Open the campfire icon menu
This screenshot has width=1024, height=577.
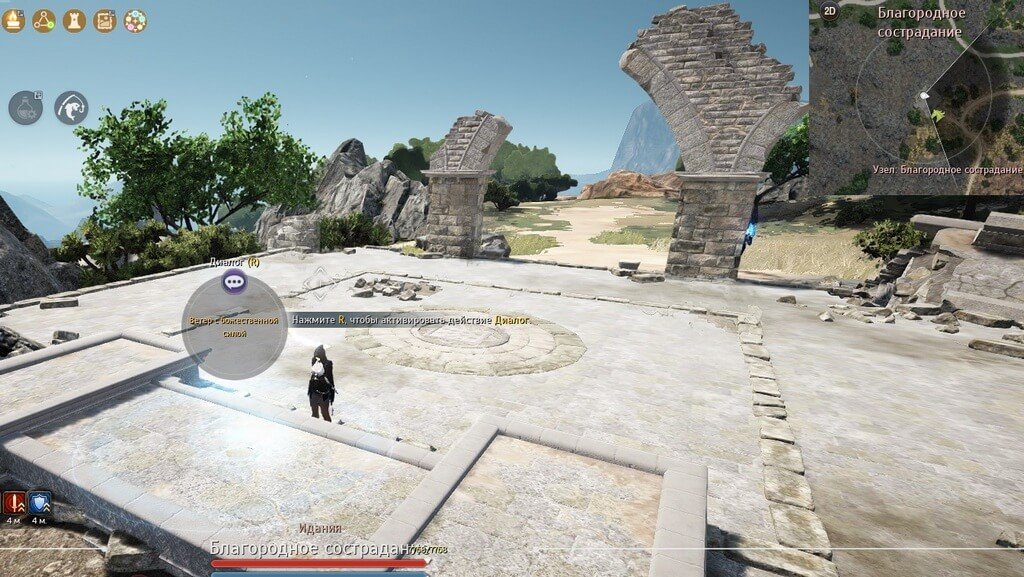coord(13,20)
